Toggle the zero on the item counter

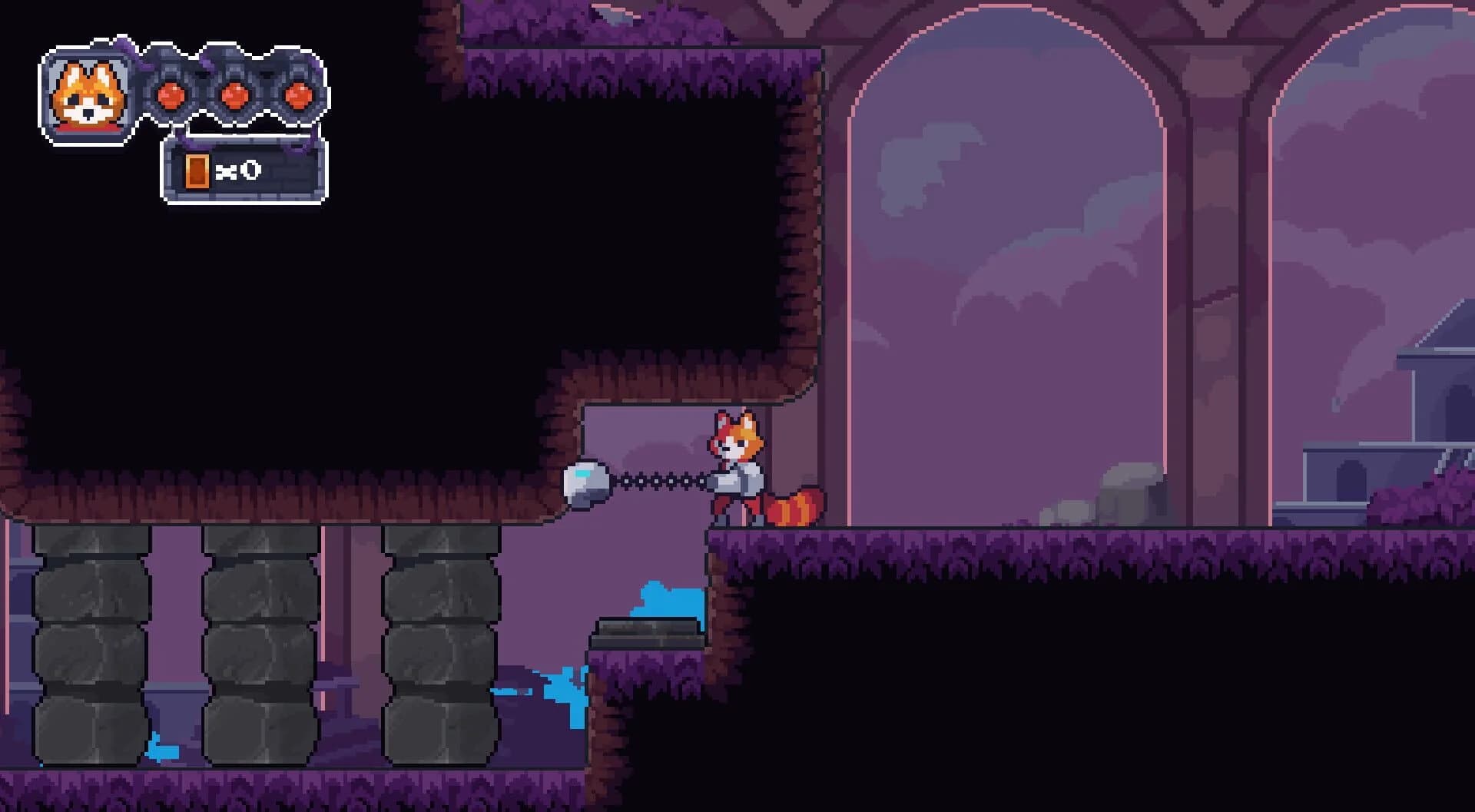click(x=251, y=170)
